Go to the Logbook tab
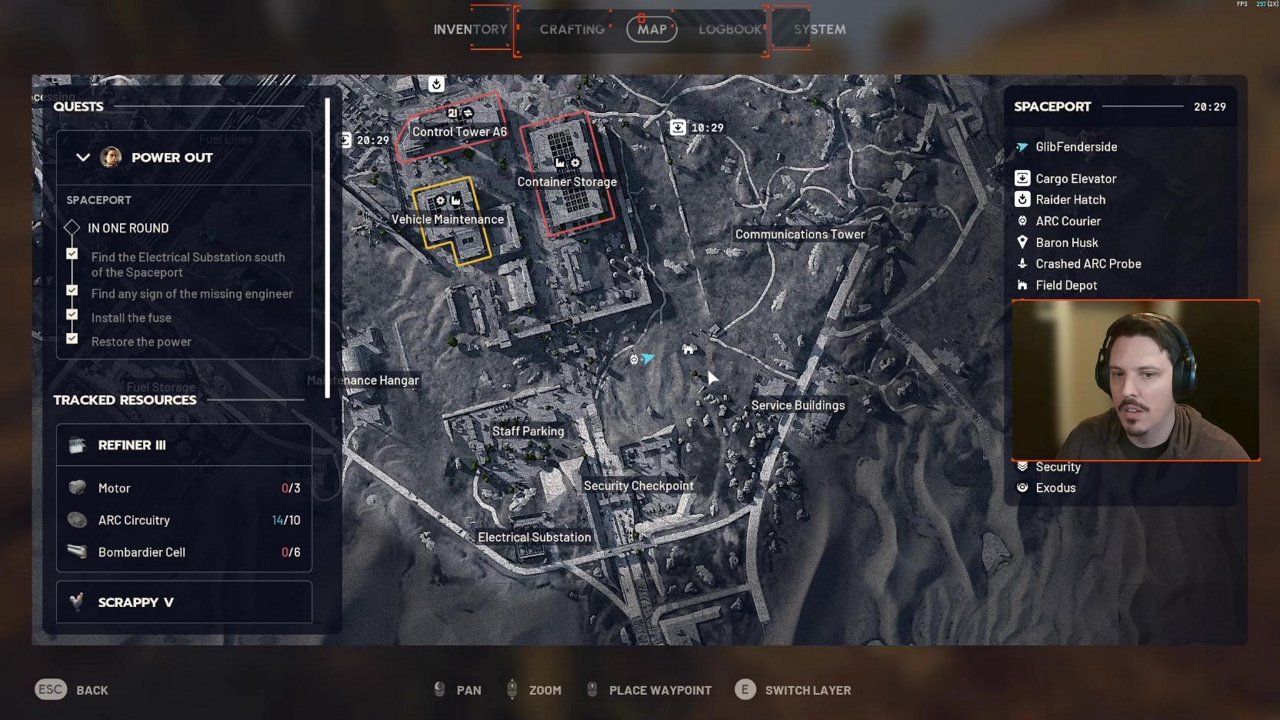 pyautogui.click(x=729, y=30)
